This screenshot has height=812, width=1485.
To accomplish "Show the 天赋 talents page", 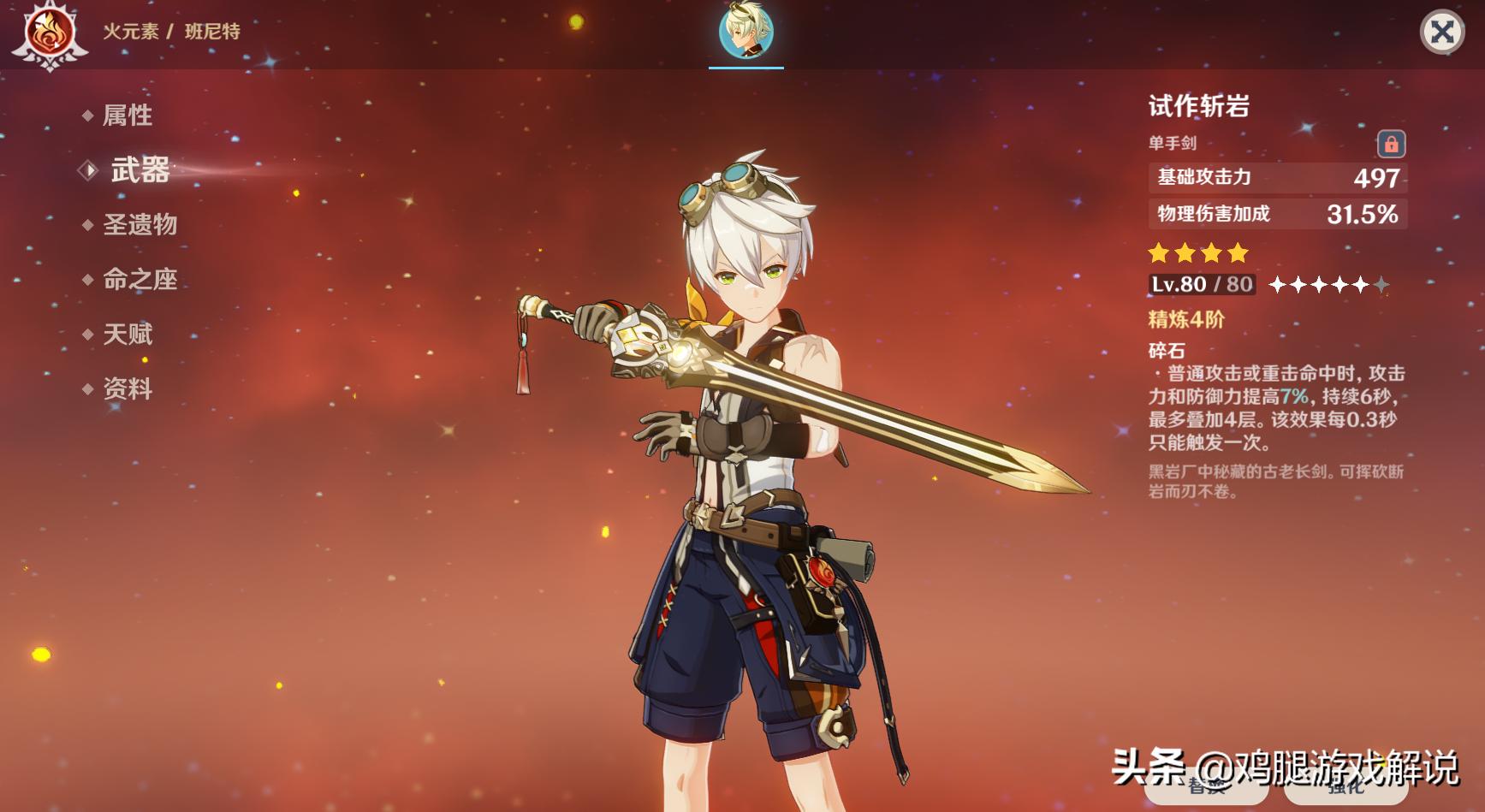I will pyautogui.click(x=128, y=335).
